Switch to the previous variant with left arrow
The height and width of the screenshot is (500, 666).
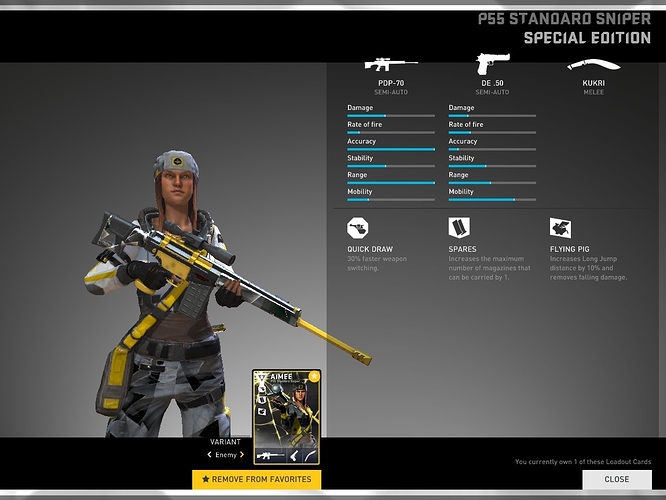[209, 455]
